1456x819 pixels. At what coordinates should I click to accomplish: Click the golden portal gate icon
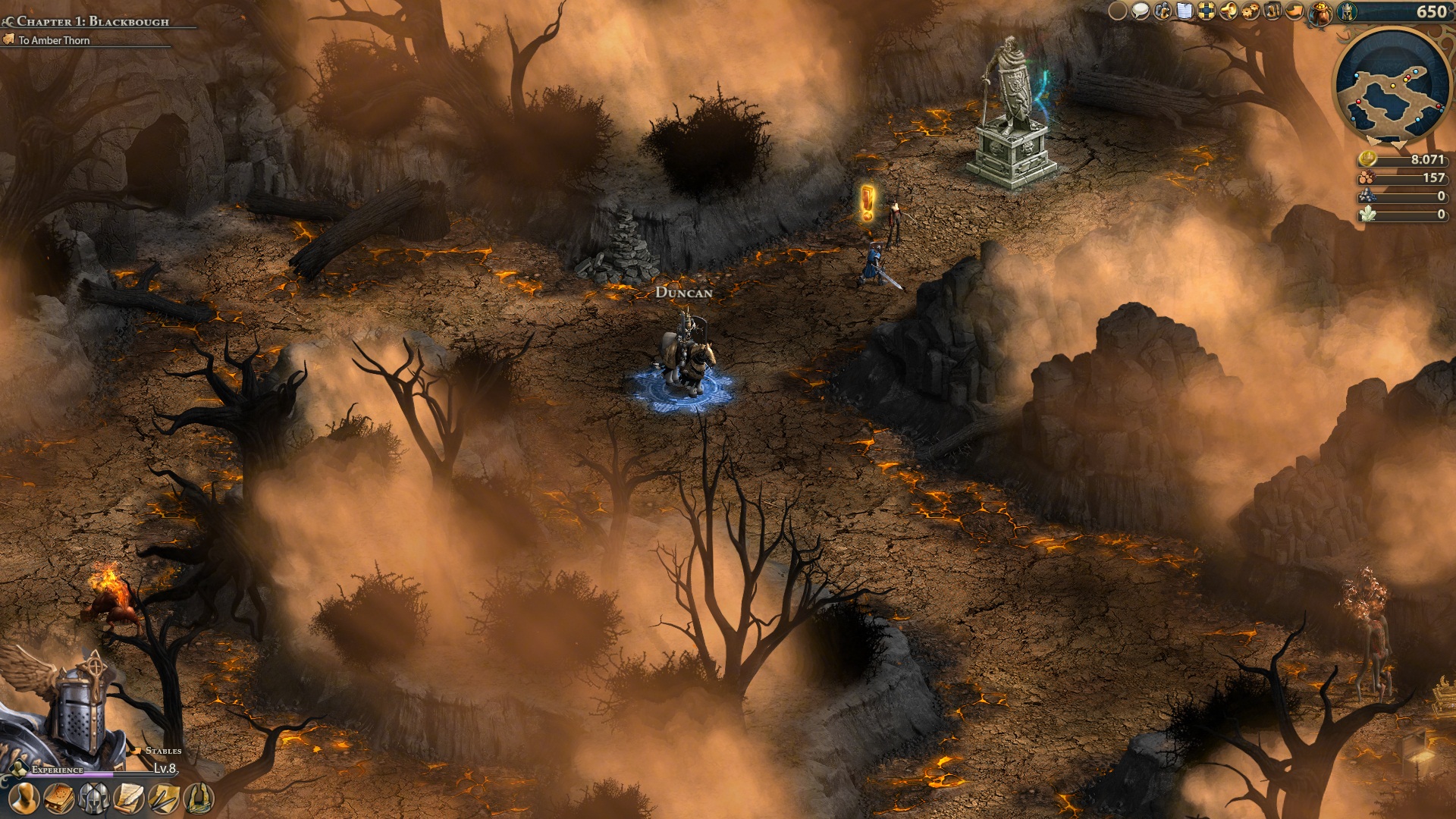click(199, 798)
